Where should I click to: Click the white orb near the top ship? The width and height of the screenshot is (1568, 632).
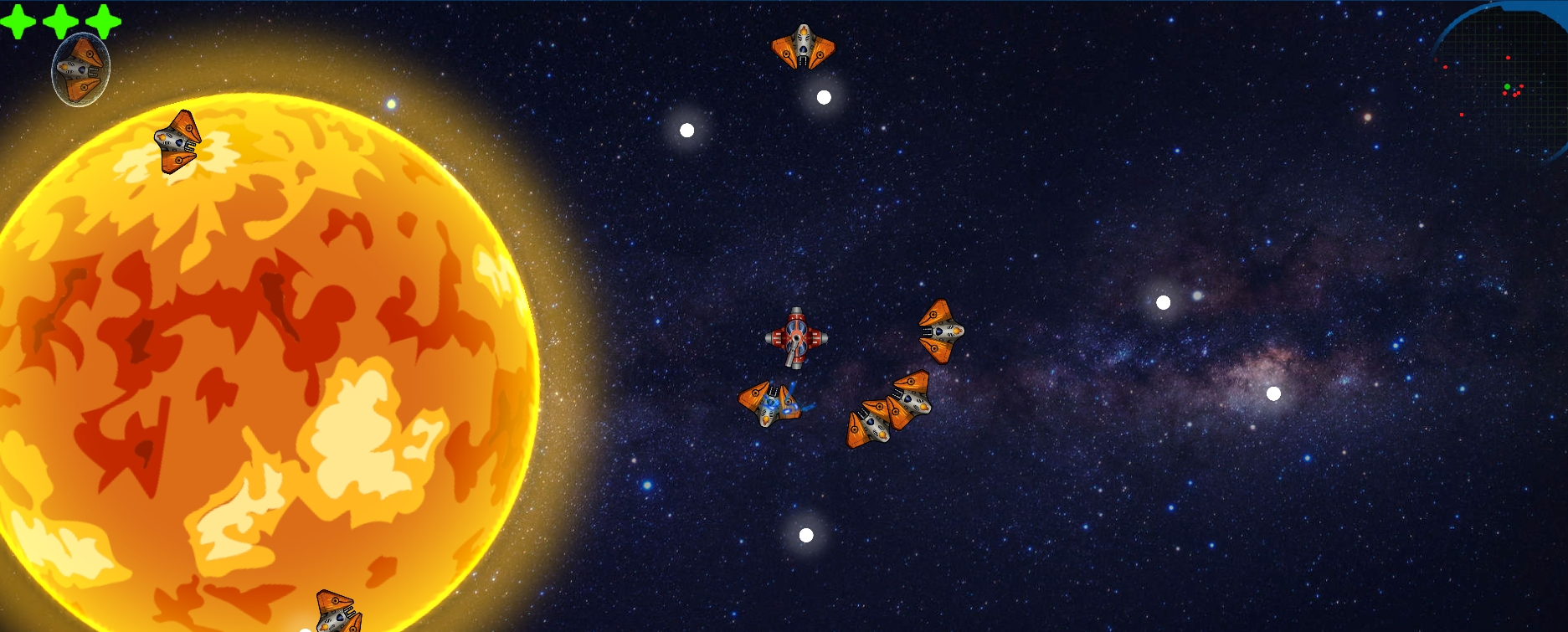pyautogui.click(x=822, y=97)
